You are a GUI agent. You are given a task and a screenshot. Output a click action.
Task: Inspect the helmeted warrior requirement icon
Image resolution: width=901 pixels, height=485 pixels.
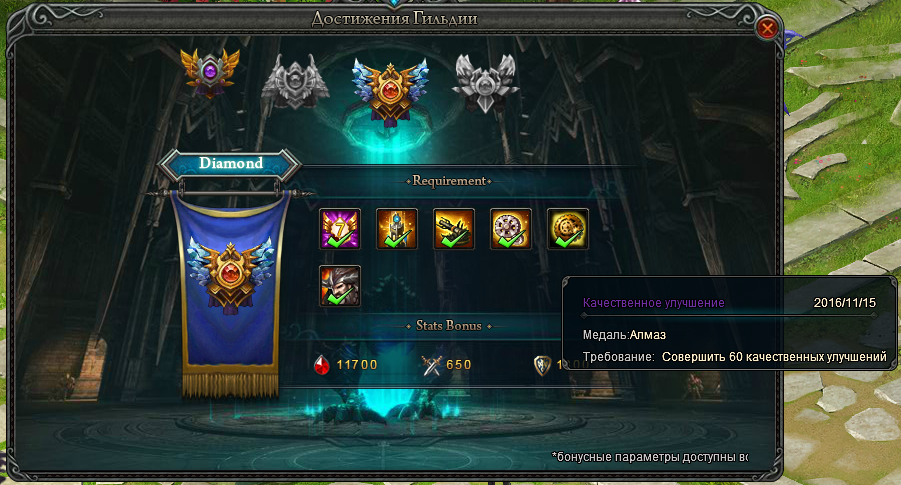(x=340, y=285)
